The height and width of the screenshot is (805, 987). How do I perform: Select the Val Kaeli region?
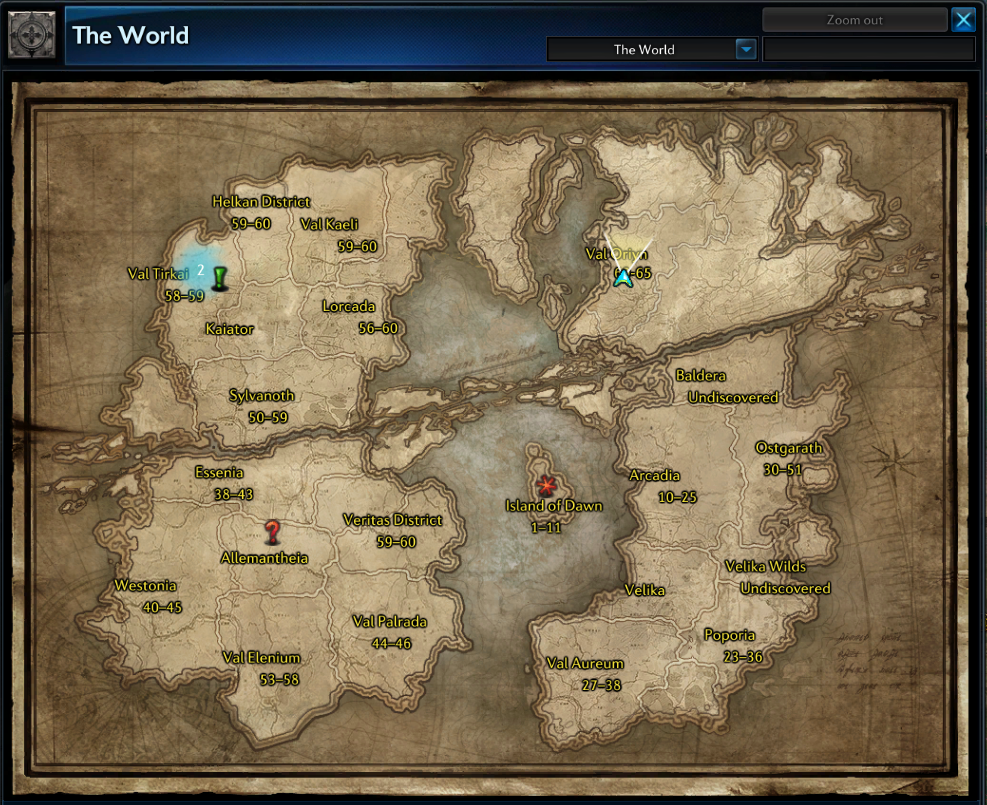pos(329,224)
